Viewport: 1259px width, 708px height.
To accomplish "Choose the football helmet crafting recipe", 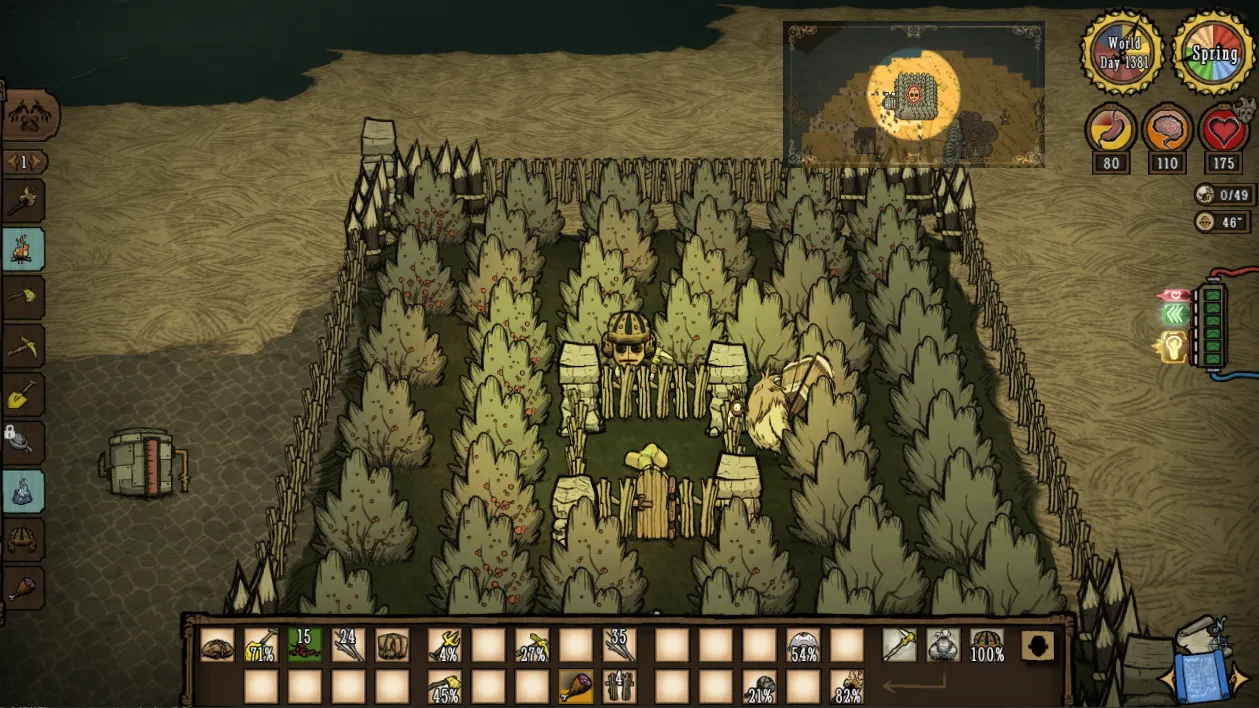I will [x=23, y=540].
